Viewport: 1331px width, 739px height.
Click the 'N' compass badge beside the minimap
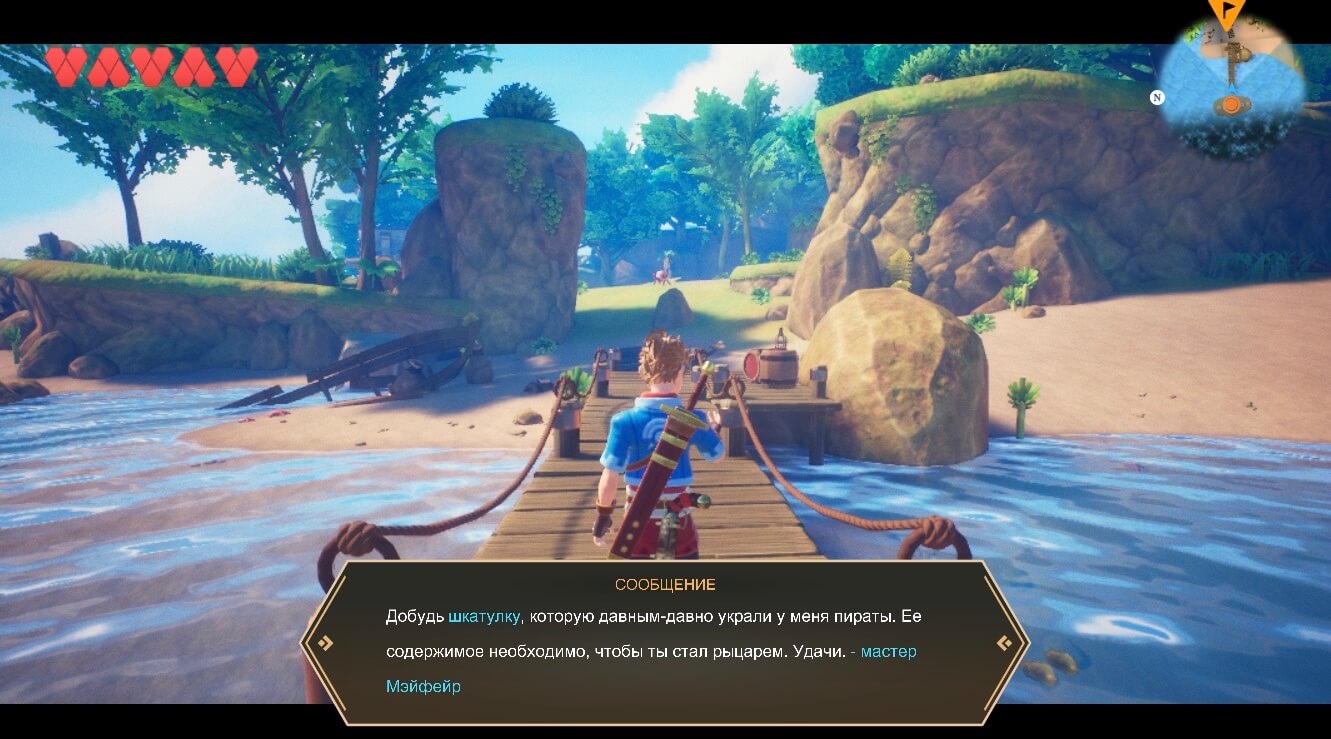click(1157, 97)
